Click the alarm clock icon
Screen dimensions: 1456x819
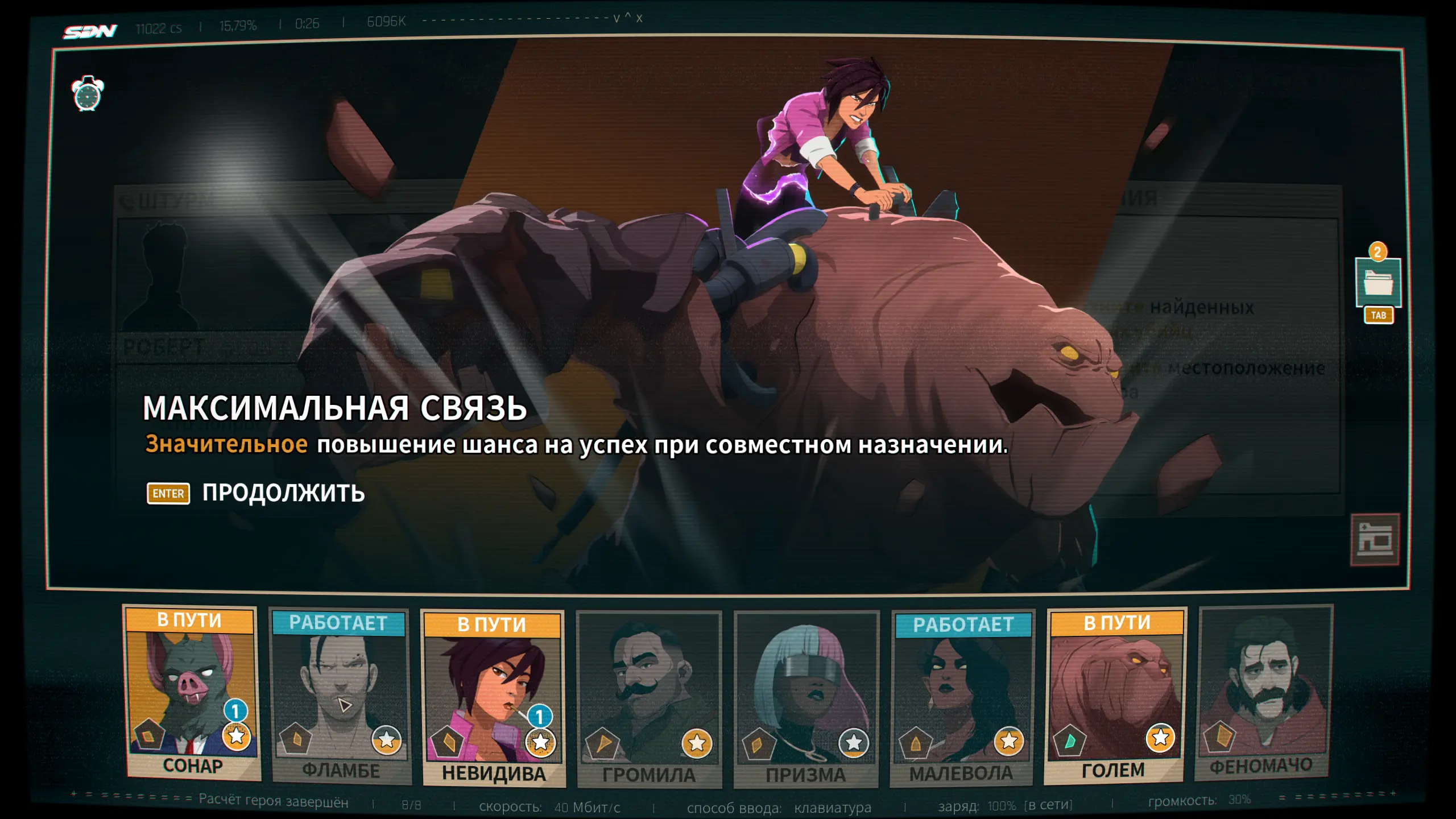click(x=87, y=94)
